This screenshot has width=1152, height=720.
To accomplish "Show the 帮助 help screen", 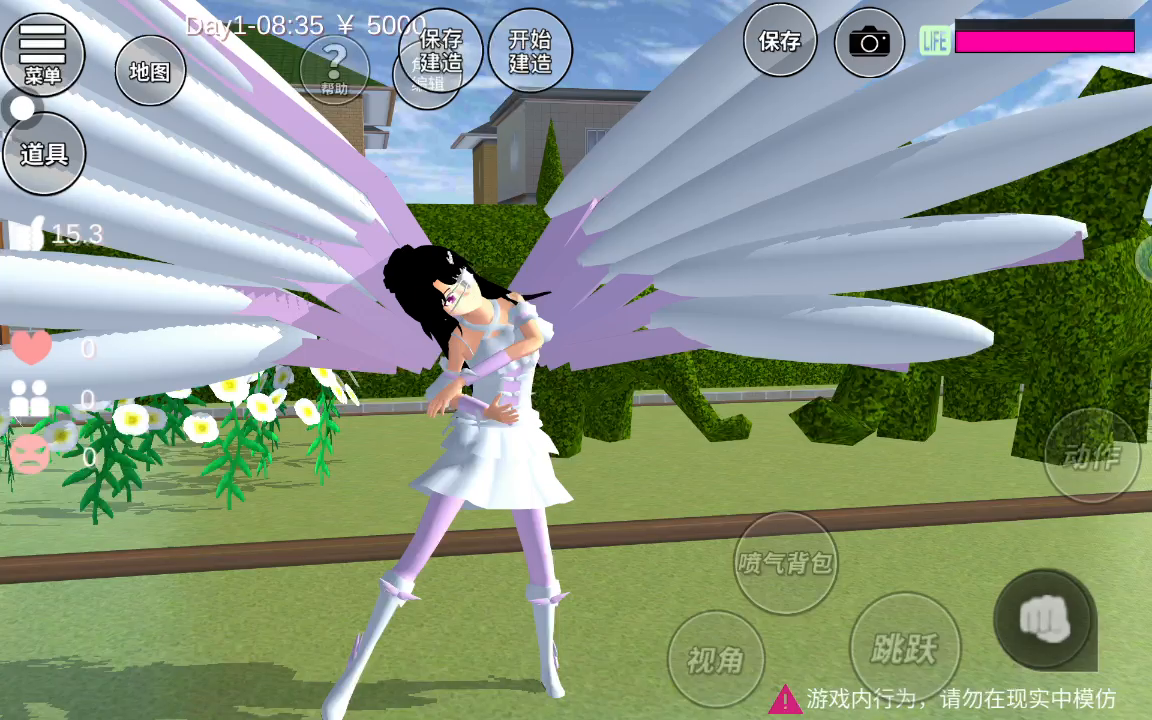I will tap(334, 70).
